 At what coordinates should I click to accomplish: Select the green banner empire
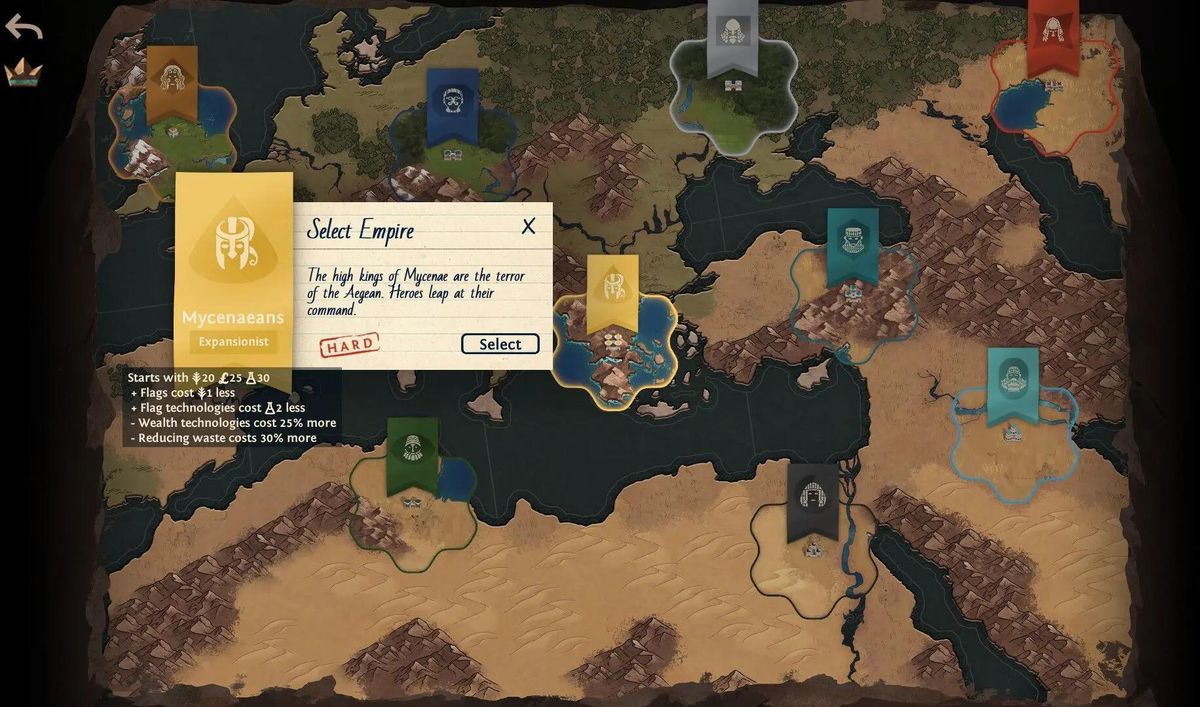pos(412,452)
